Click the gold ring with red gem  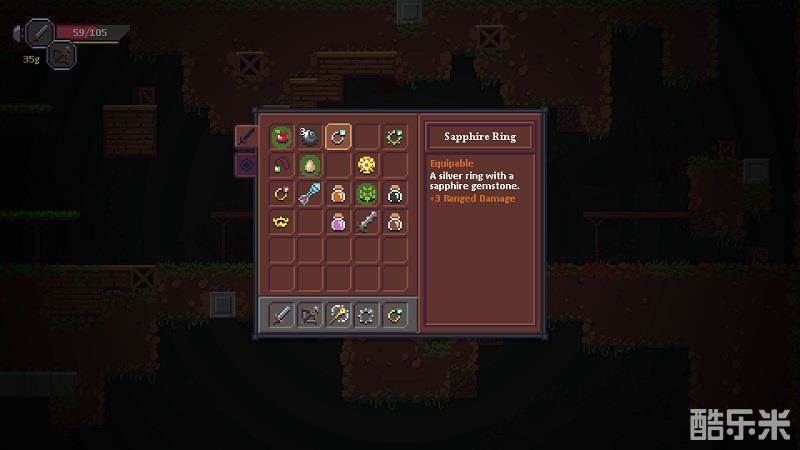pyautogui.click(x=281, y=194)
